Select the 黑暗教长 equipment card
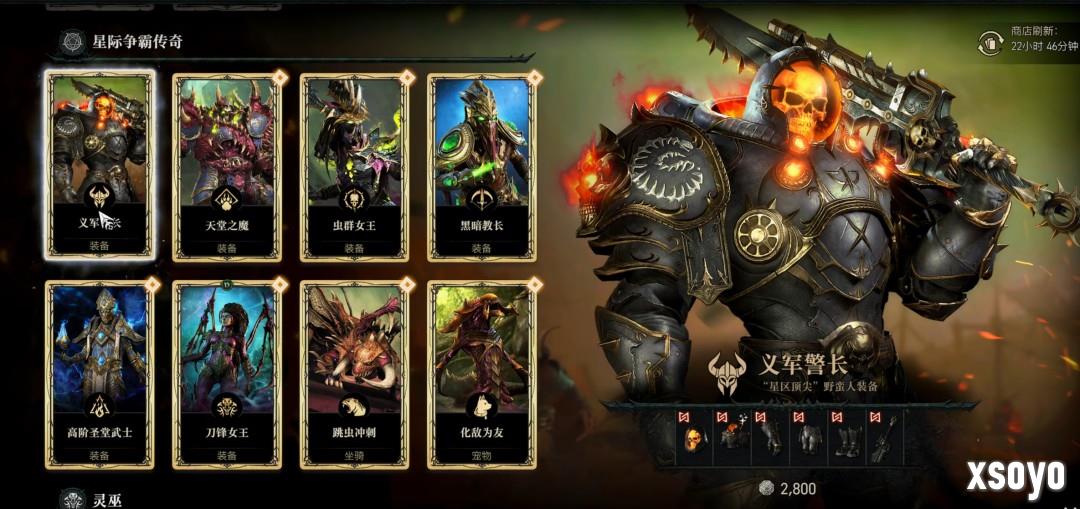The height and width of the screenshot is (509, 1080). point(481,165)
